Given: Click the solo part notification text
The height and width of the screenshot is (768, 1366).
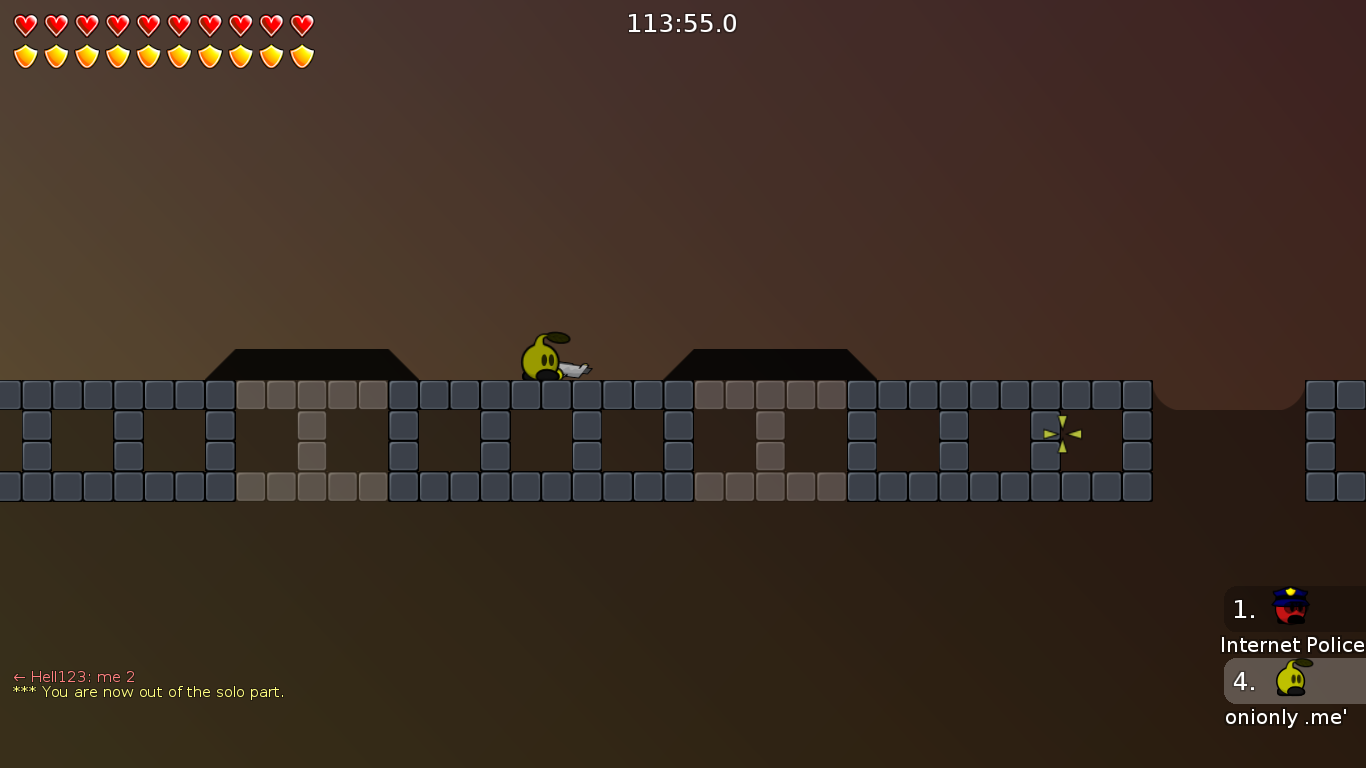Looking at the screenshot, I should (x=147, y=691).
